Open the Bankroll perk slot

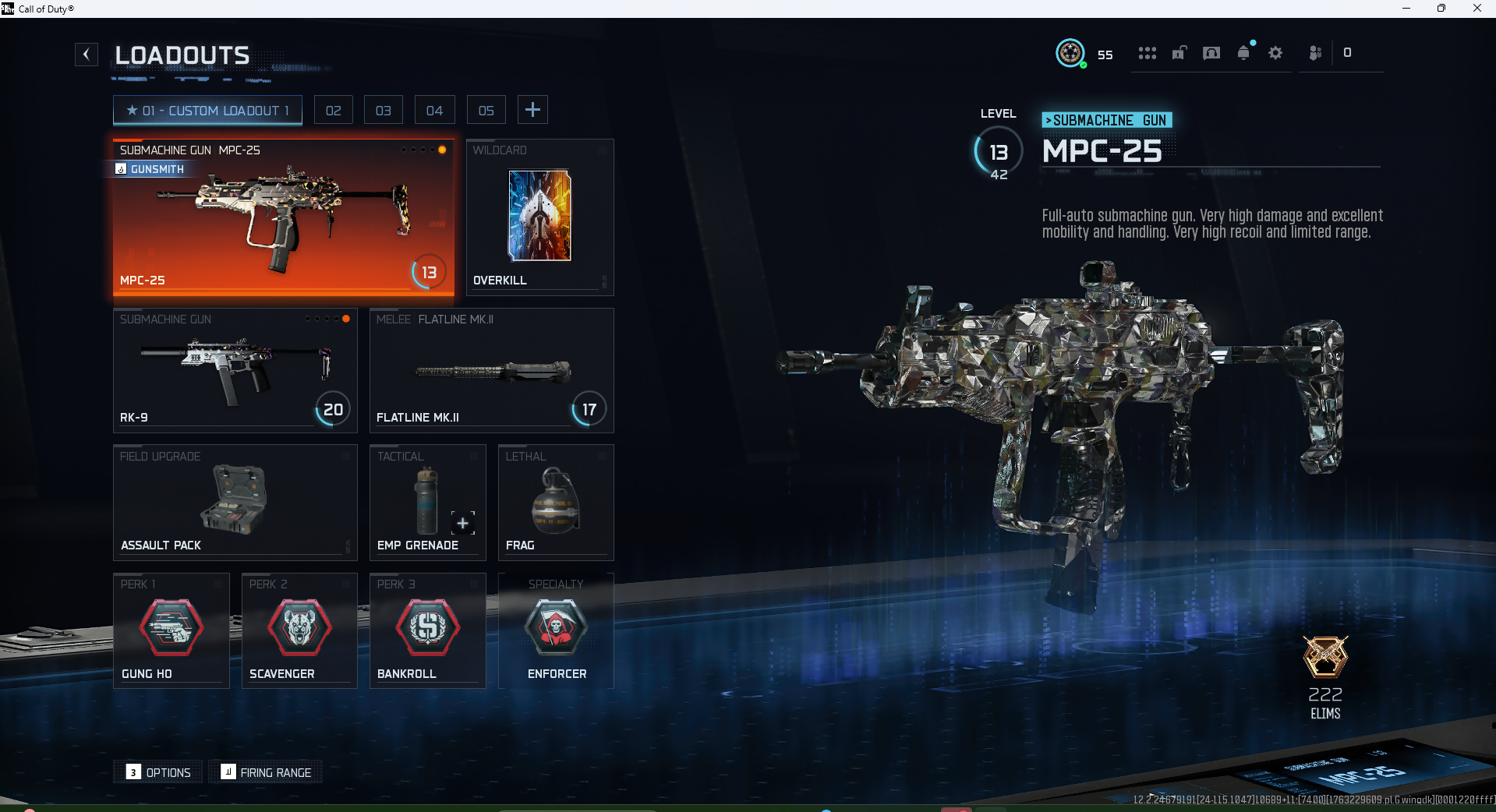427,630
